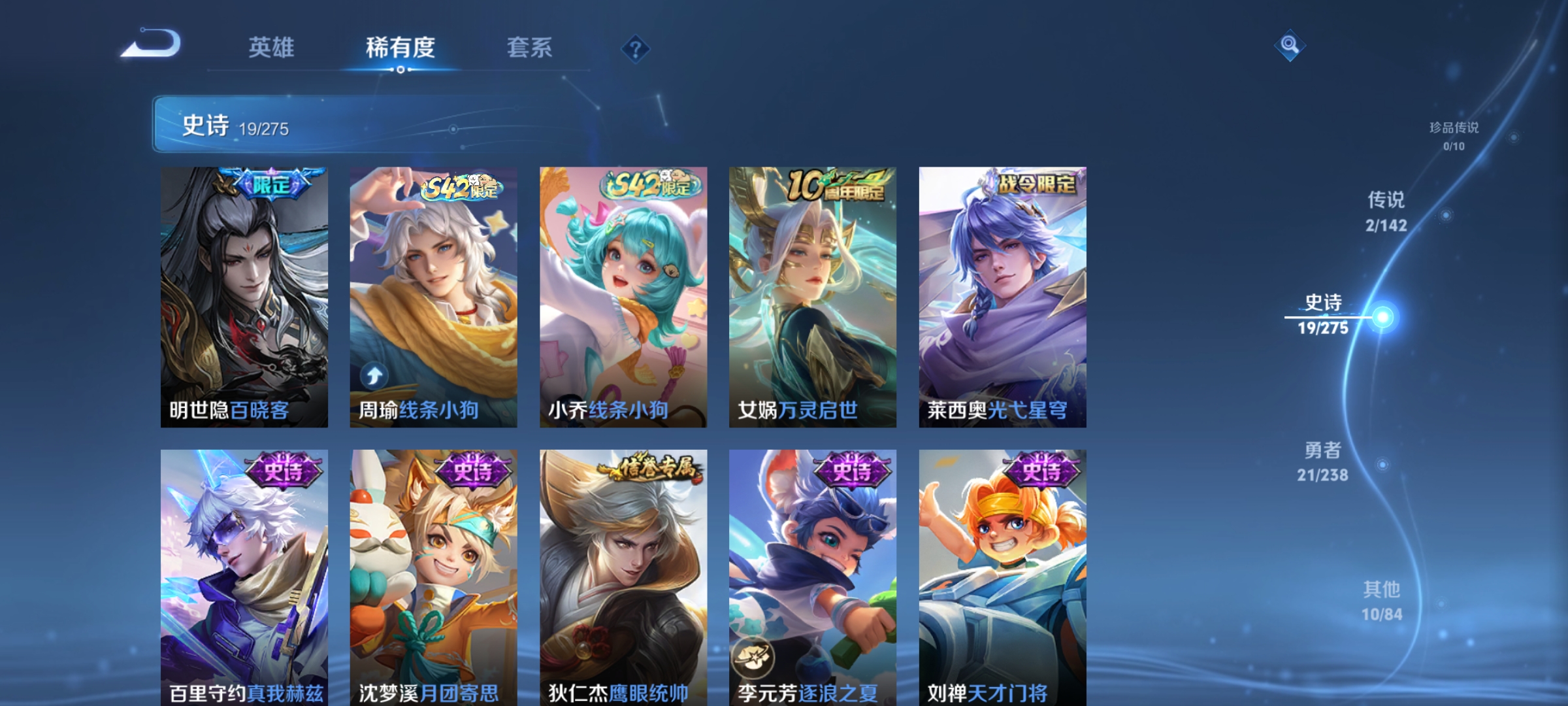The width and height of the screenshot is (1568, 706).
Task: Open the help question mark icon
Action: (634, 49)
